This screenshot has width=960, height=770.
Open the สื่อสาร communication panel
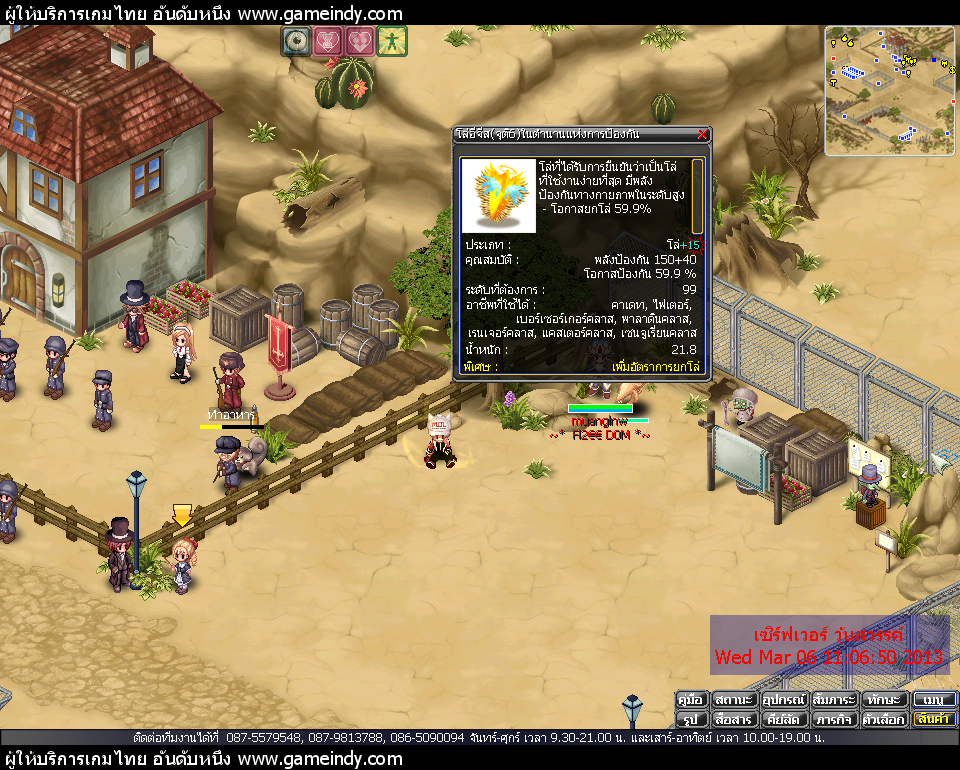tap(734, 719)
